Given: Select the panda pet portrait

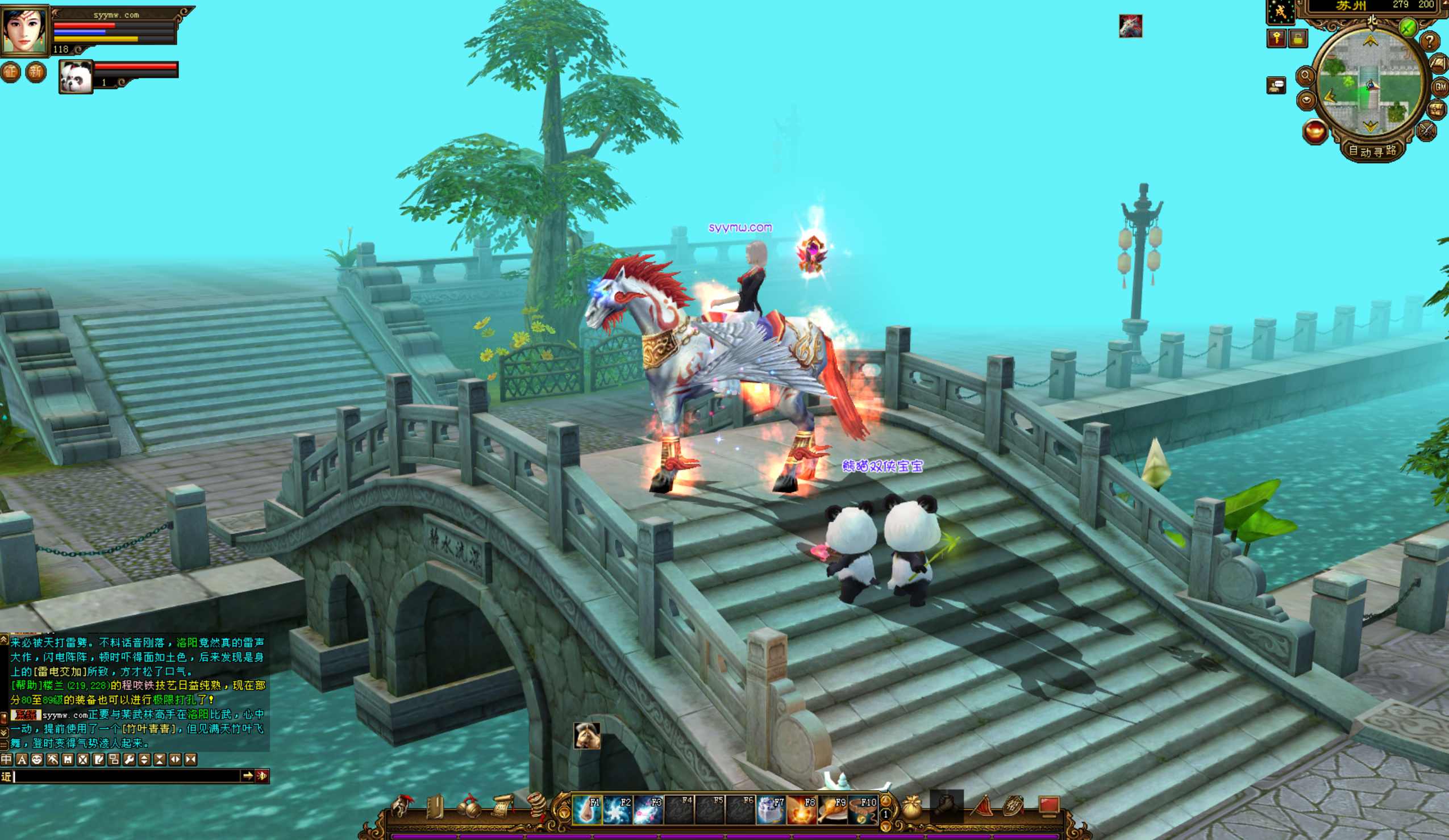Looking at the screenshot, I should 76,77.
